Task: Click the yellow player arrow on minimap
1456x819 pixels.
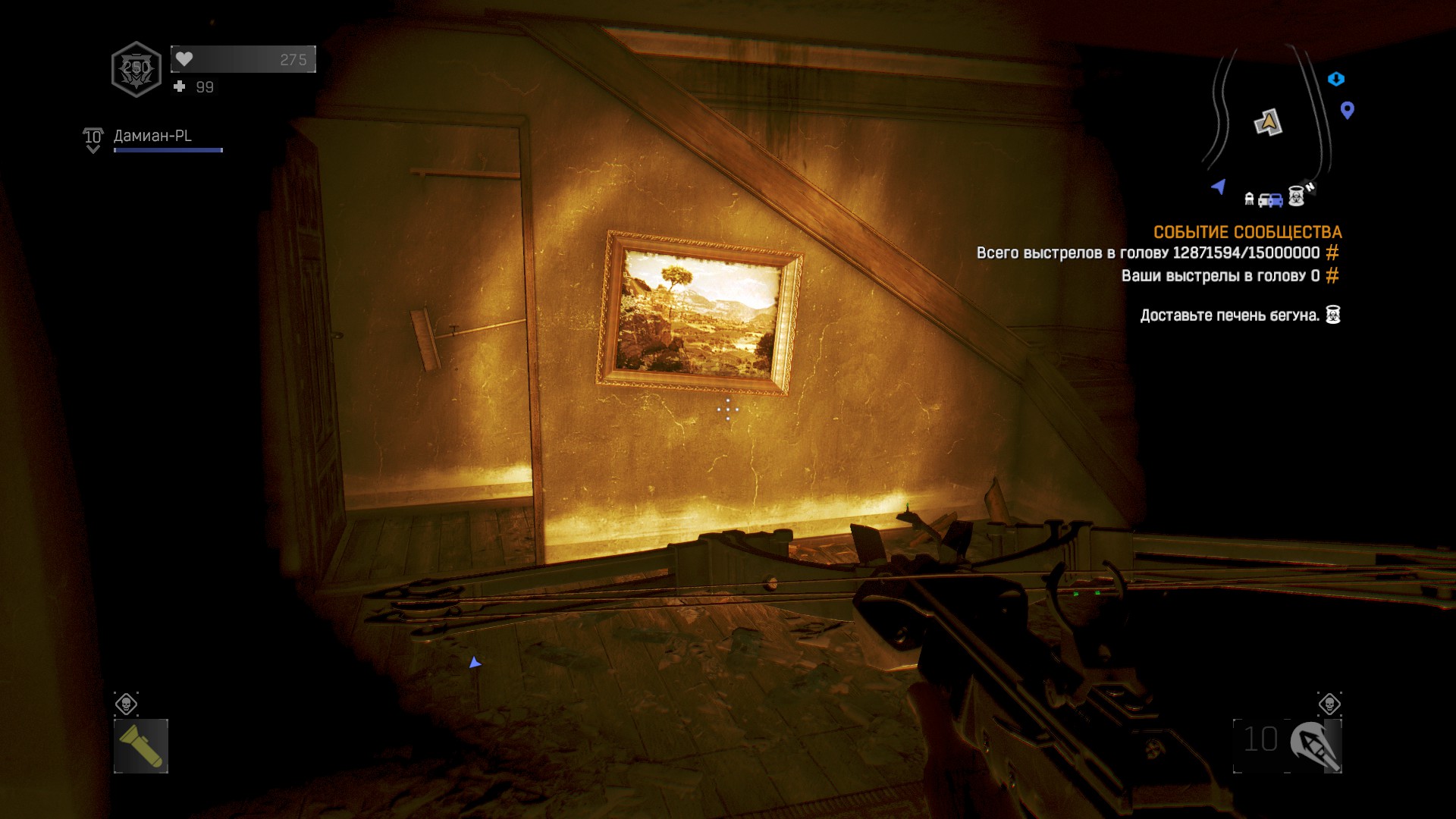Action: [x=1268, y=122]
